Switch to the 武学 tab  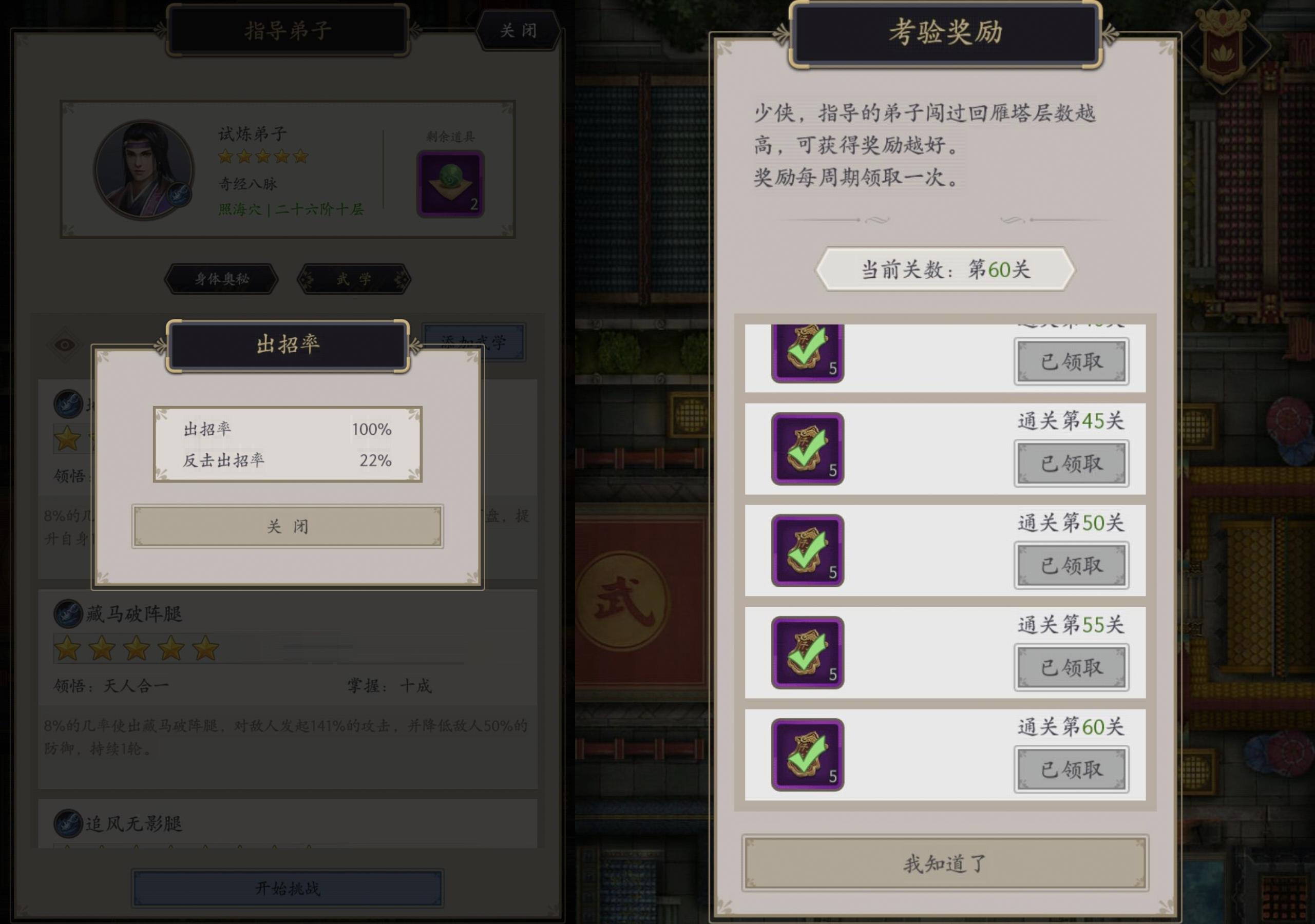(355, 279)
